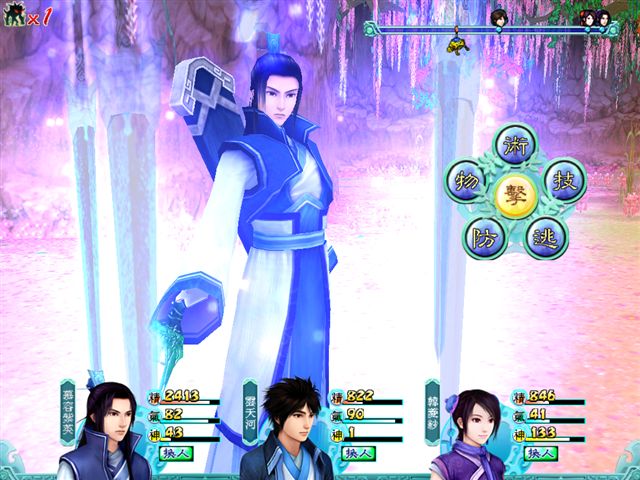Open the 物 item command
The width and height of the screenshot is (640, 480).
466,180
